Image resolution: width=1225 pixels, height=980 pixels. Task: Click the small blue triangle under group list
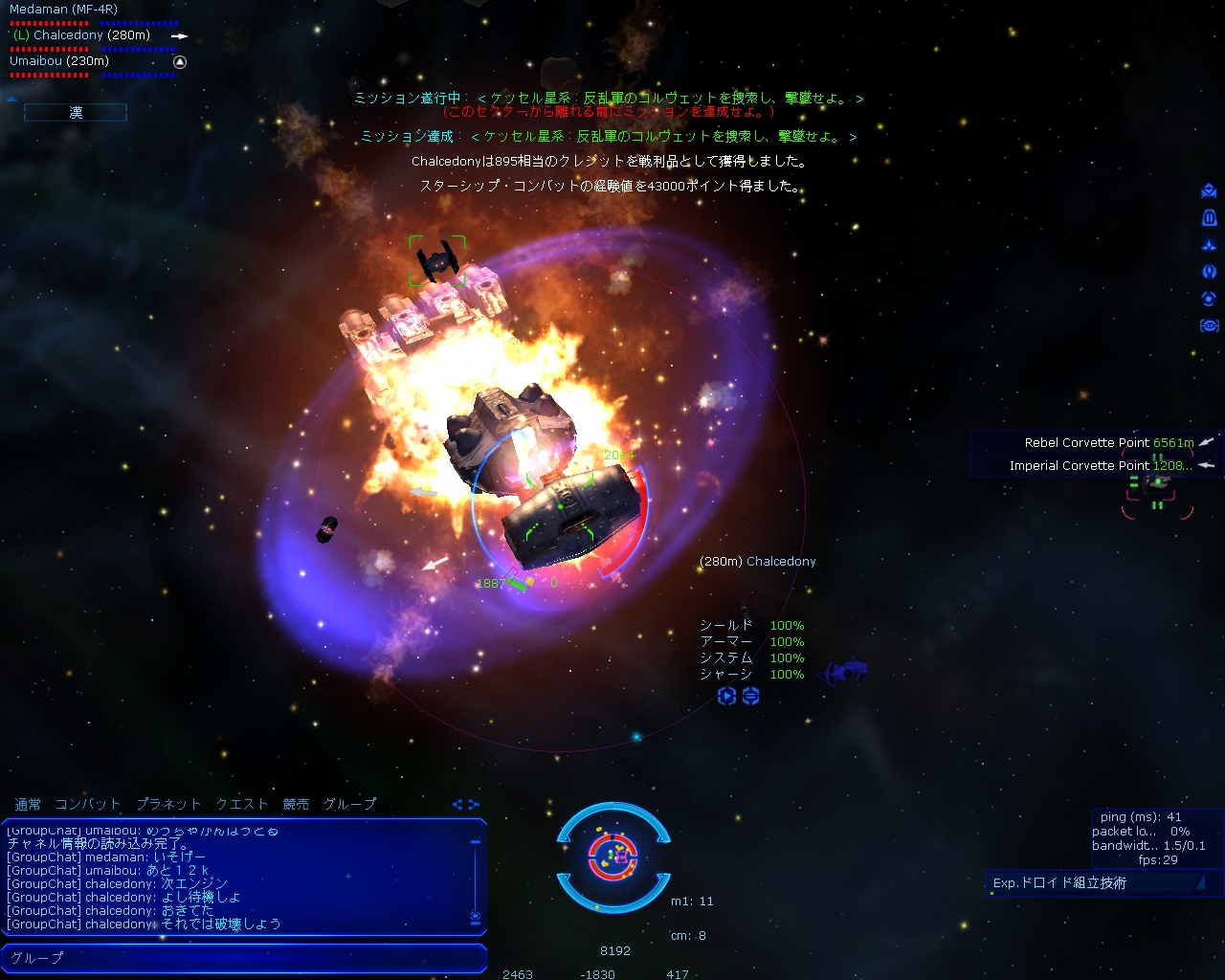point(11,98)
